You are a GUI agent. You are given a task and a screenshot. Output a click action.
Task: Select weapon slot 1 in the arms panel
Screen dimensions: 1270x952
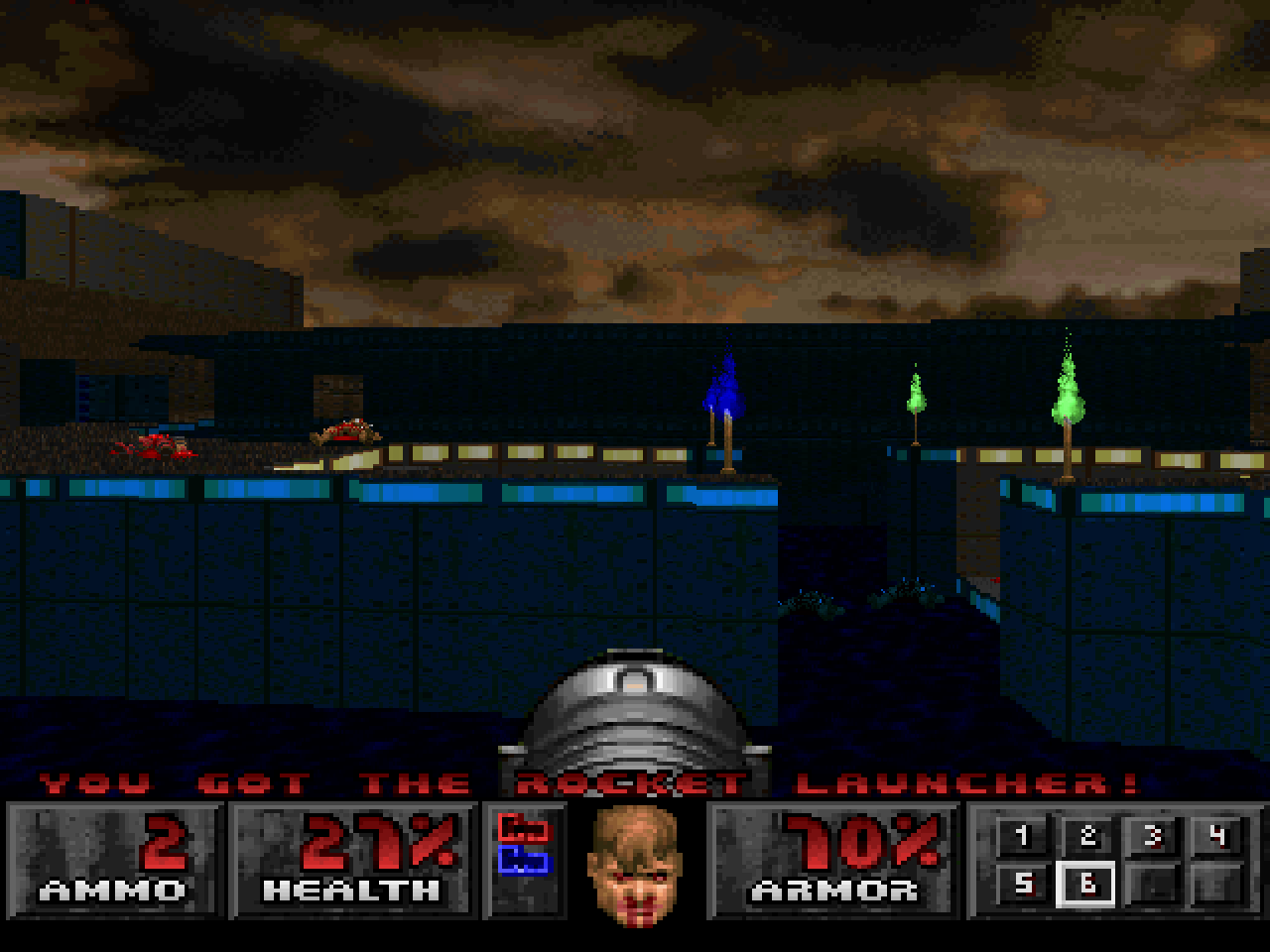click(x=1020, y=838)
